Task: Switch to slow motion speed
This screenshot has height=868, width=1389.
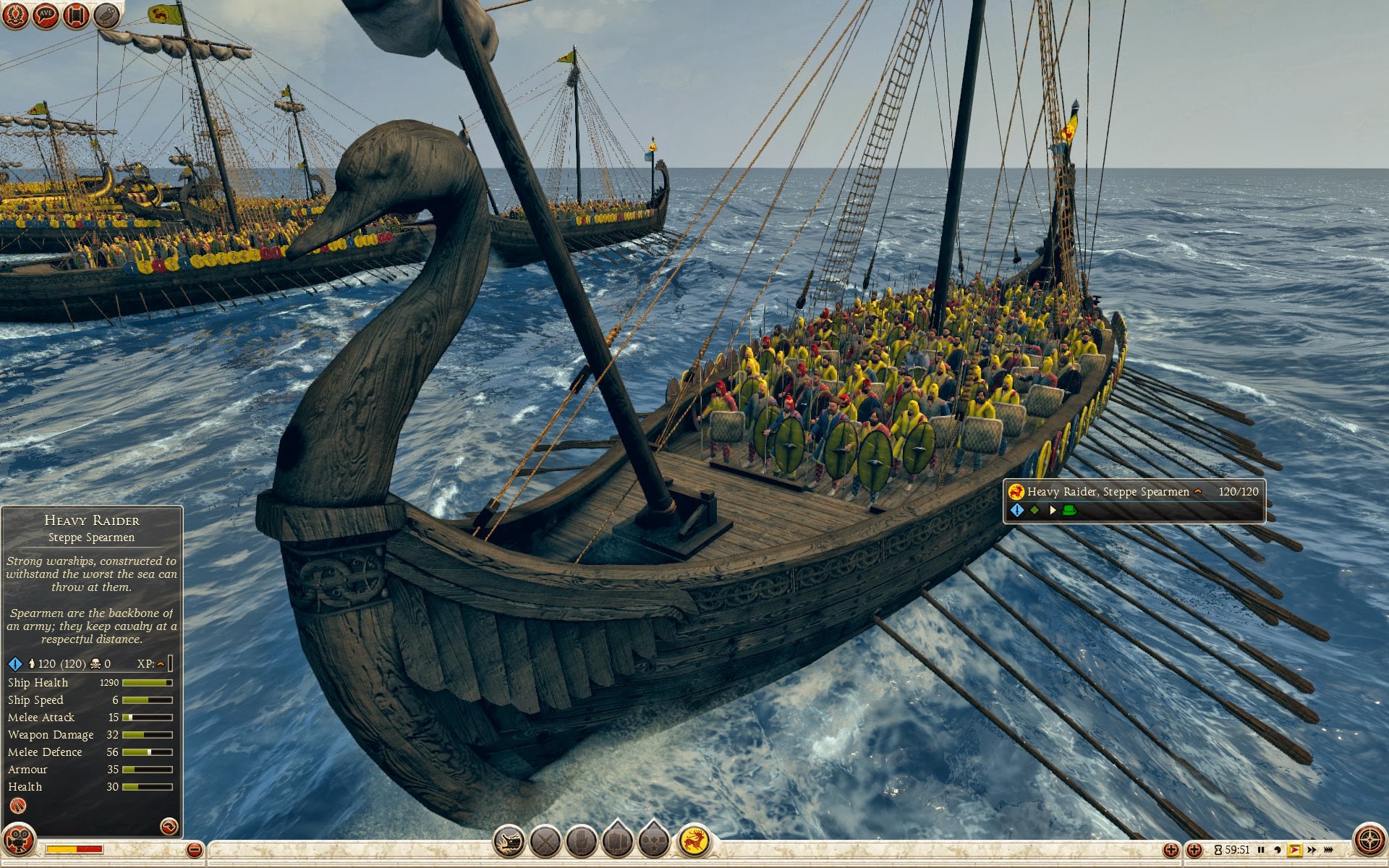Action: click(x=1278, y=850)
